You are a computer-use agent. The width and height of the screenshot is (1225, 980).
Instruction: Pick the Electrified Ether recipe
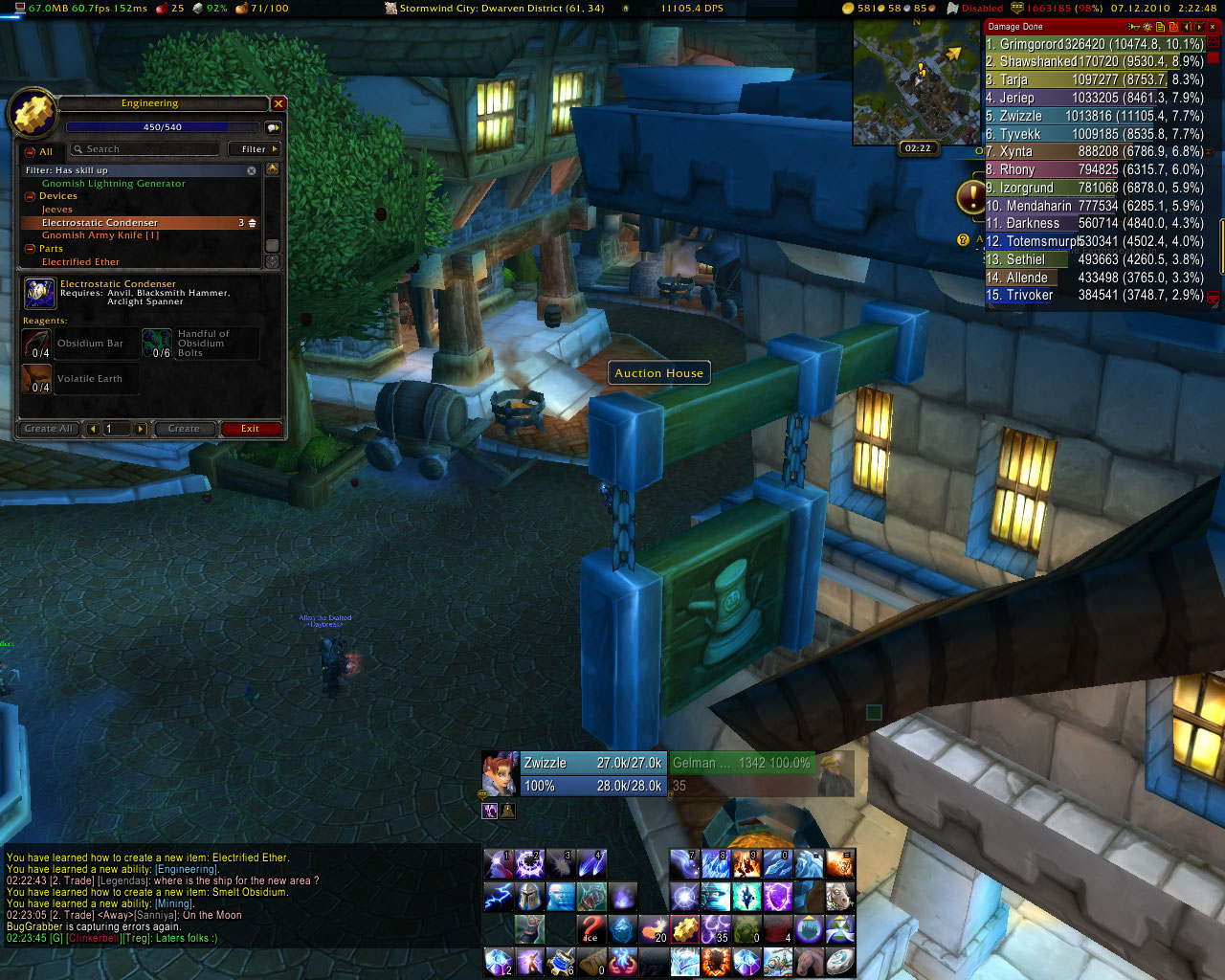[x=80, y=262]
